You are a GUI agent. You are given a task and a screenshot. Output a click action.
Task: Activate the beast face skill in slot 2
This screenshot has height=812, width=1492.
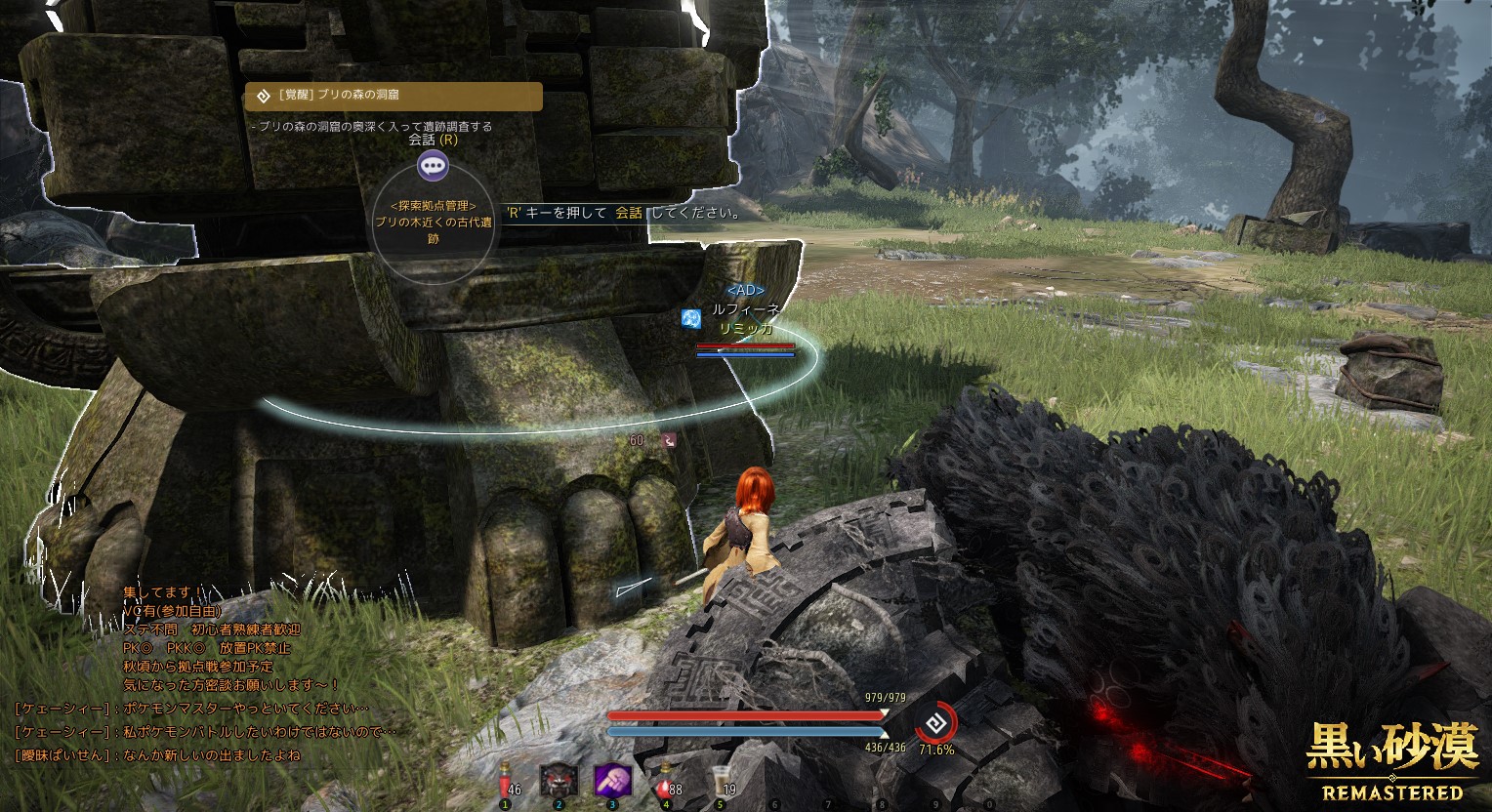[559, 781]
